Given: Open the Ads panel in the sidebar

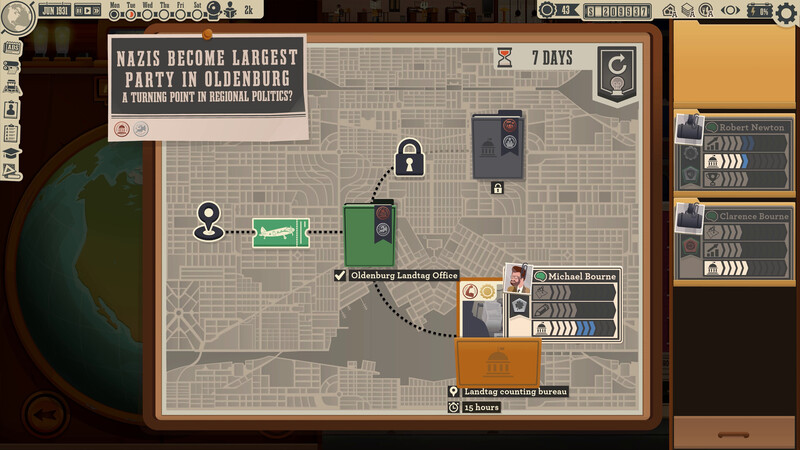Looking at the screenshot, I should point(13,47).
